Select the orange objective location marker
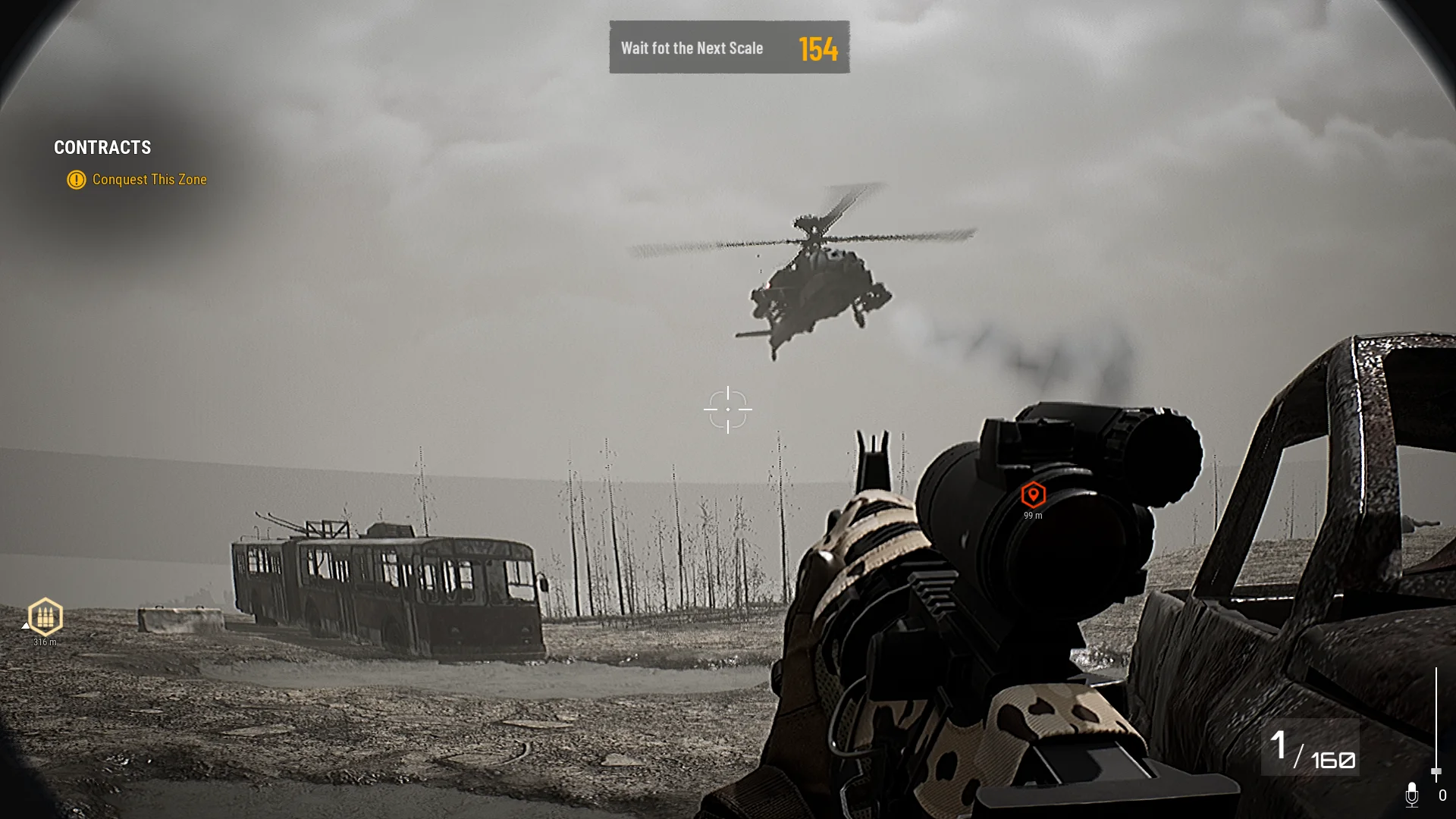 1033,495
